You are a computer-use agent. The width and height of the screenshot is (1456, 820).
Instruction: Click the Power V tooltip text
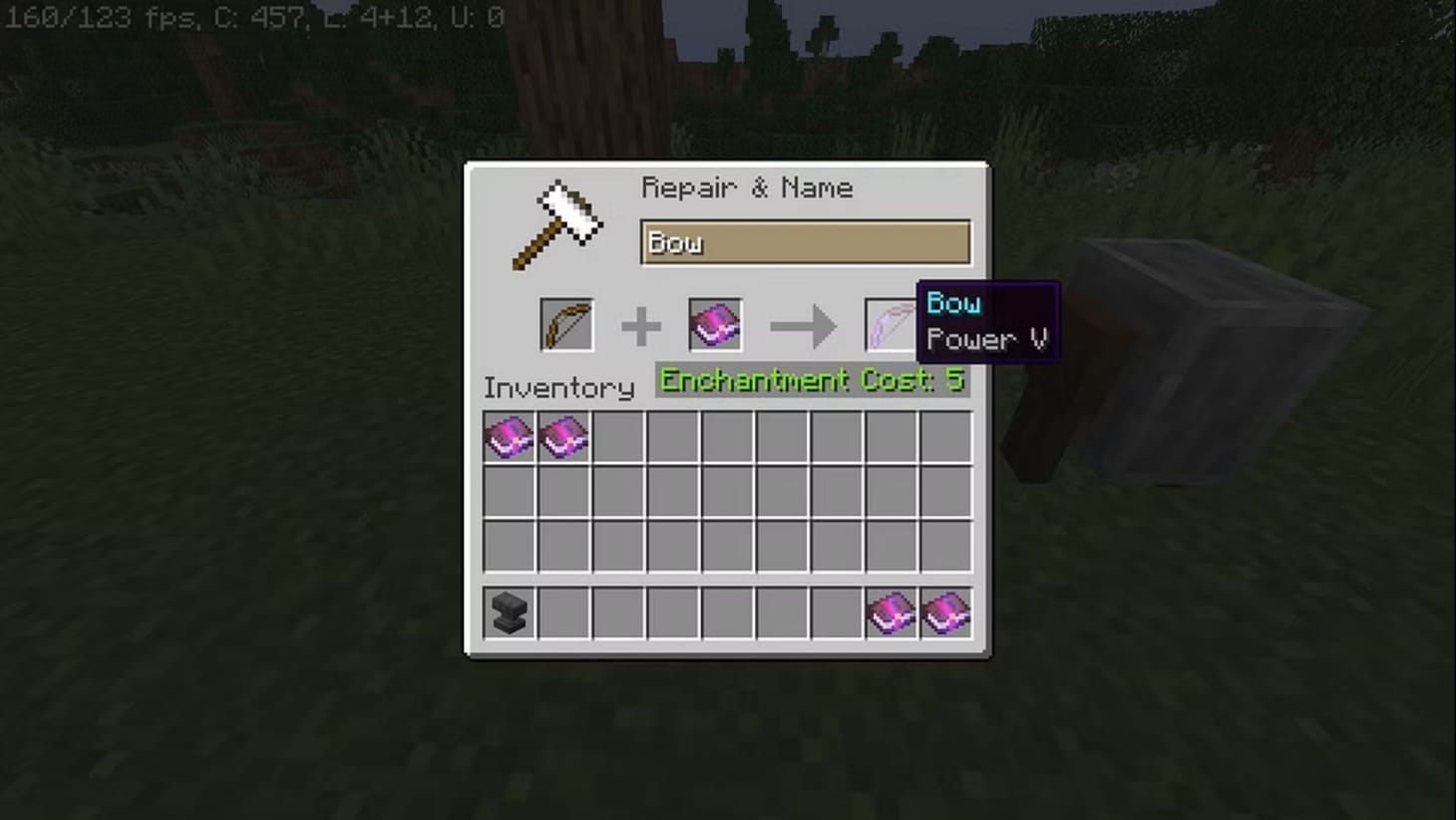click(986, 339)
